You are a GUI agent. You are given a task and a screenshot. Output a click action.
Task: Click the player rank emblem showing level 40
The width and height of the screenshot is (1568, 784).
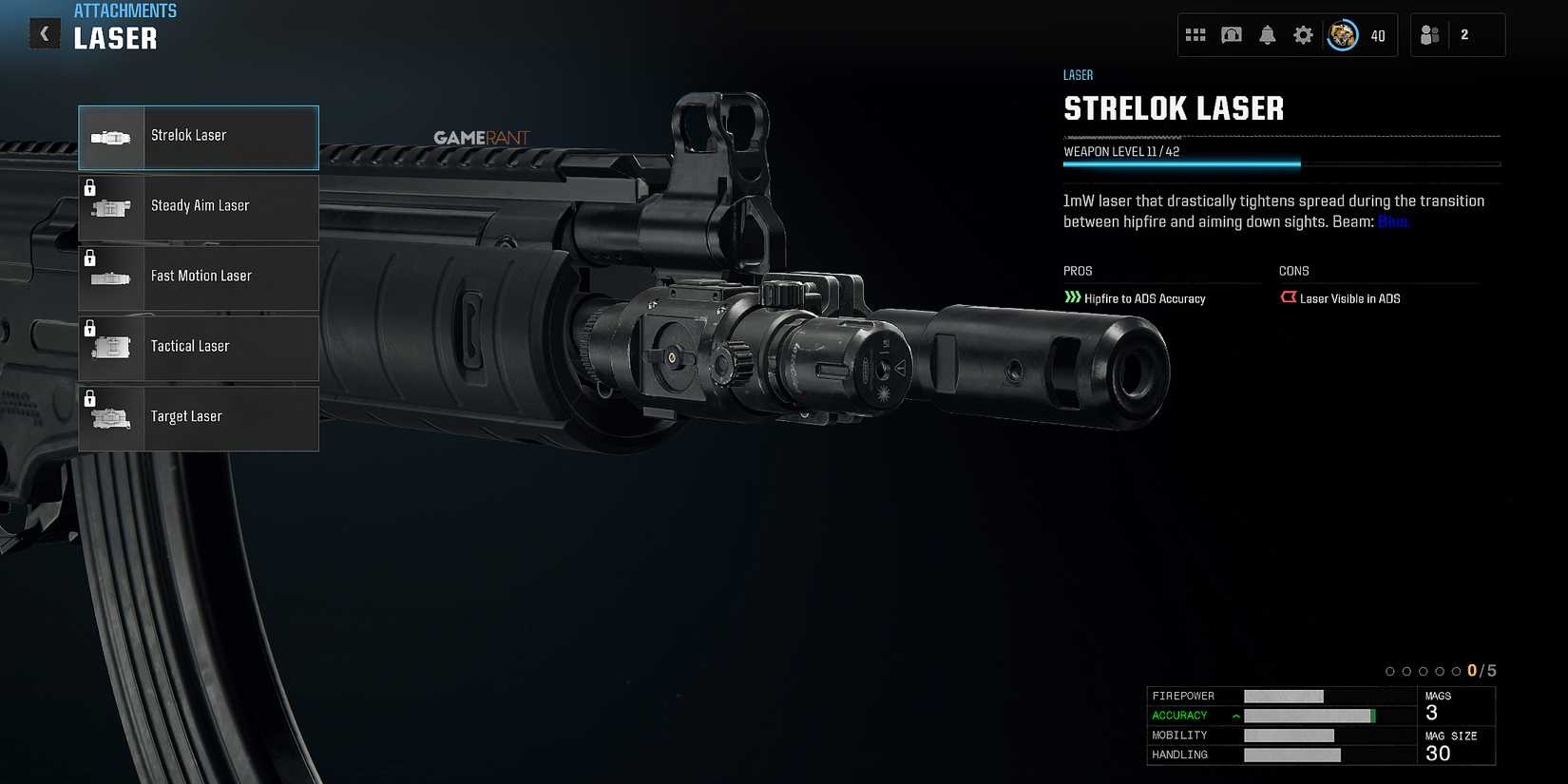[x=1341, y=35]
